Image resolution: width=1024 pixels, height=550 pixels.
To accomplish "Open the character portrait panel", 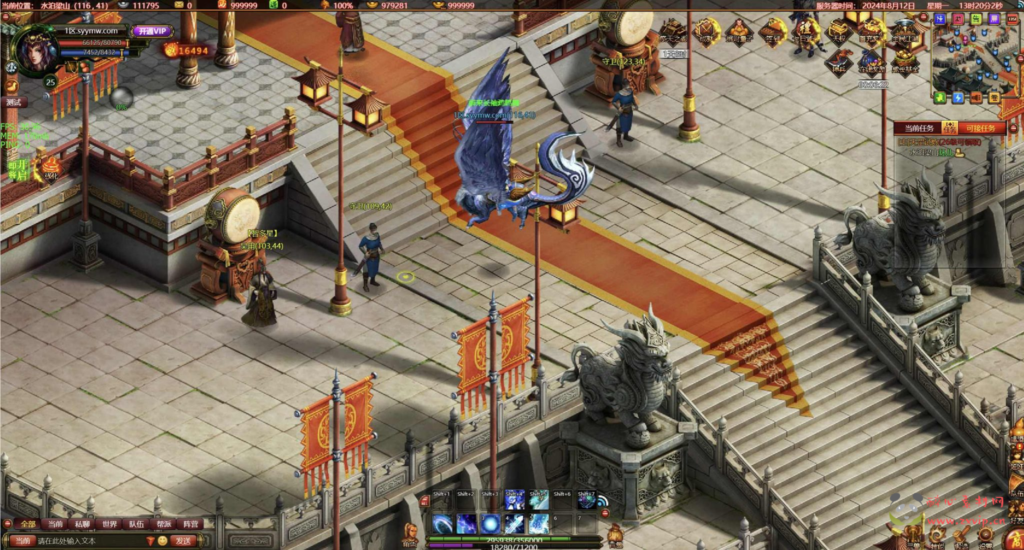I will [35, 48].
